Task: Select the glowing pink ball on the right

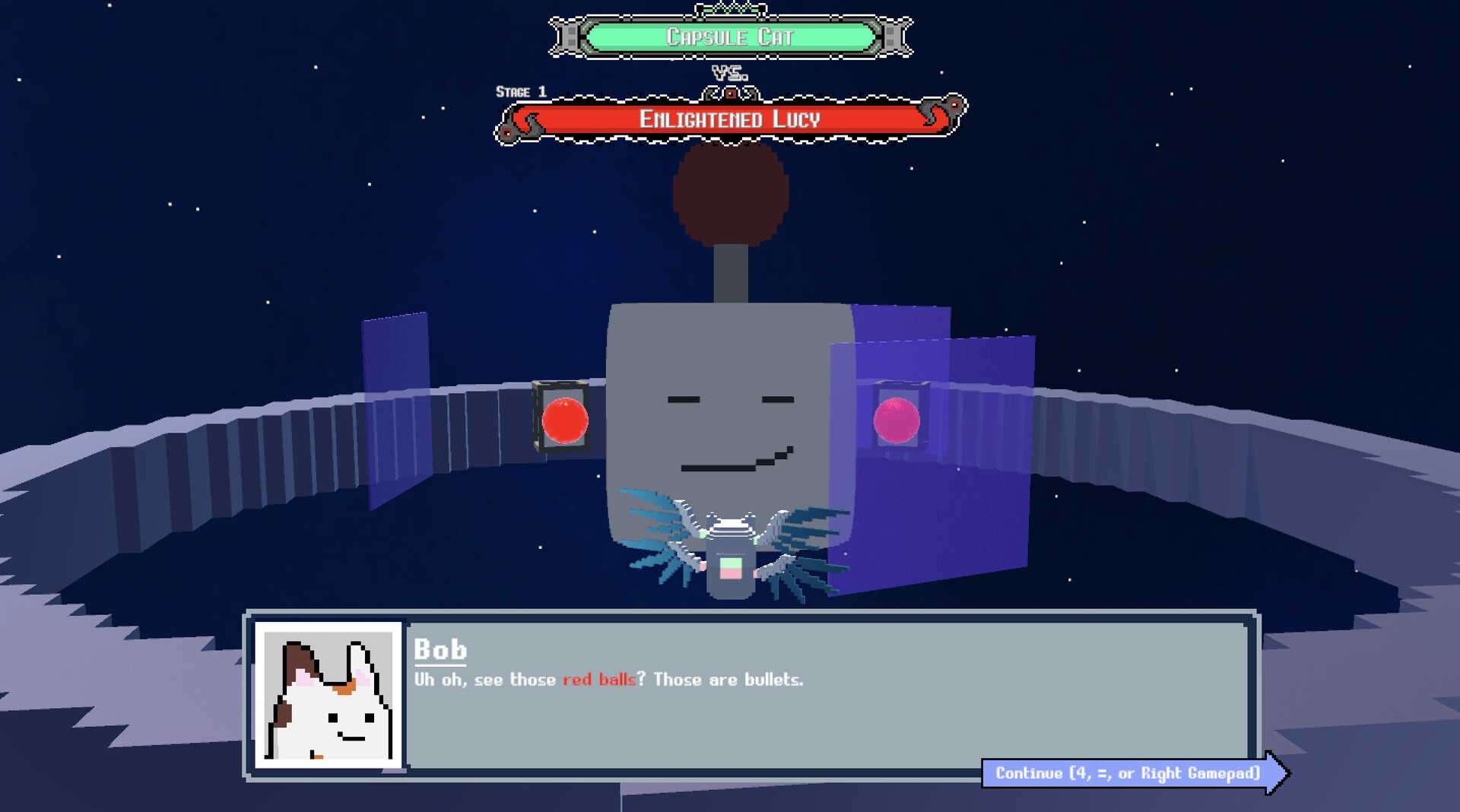Action: pos(898,420)
